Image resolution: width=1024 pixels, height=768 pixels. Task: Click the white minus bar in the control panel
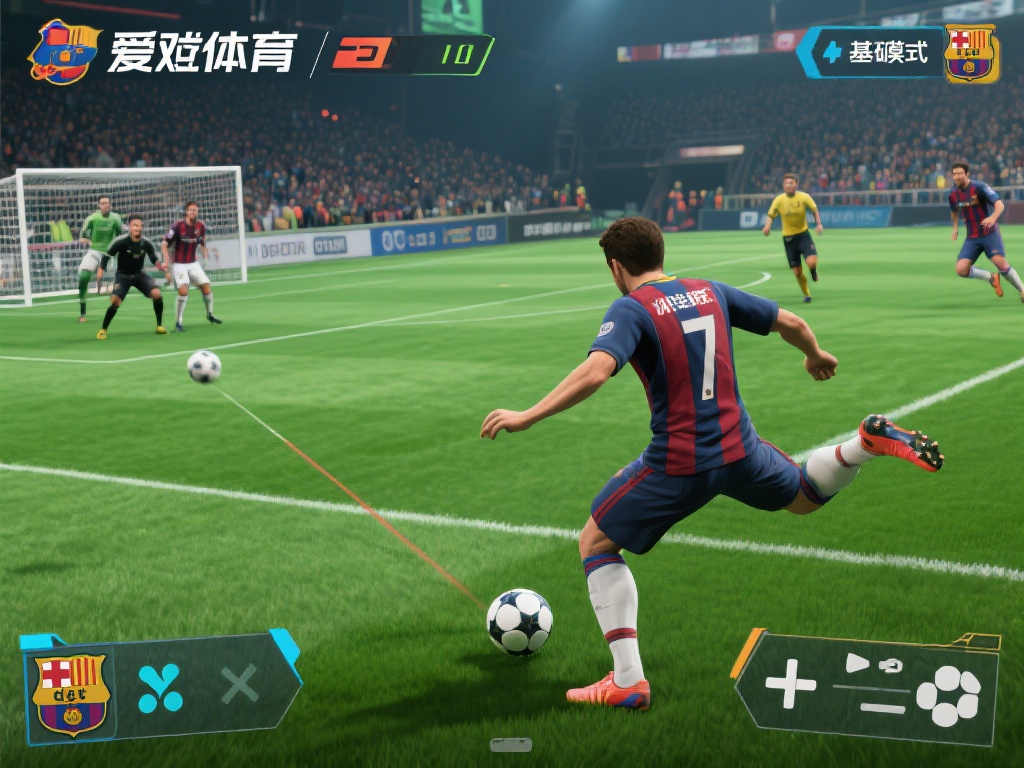882,708
